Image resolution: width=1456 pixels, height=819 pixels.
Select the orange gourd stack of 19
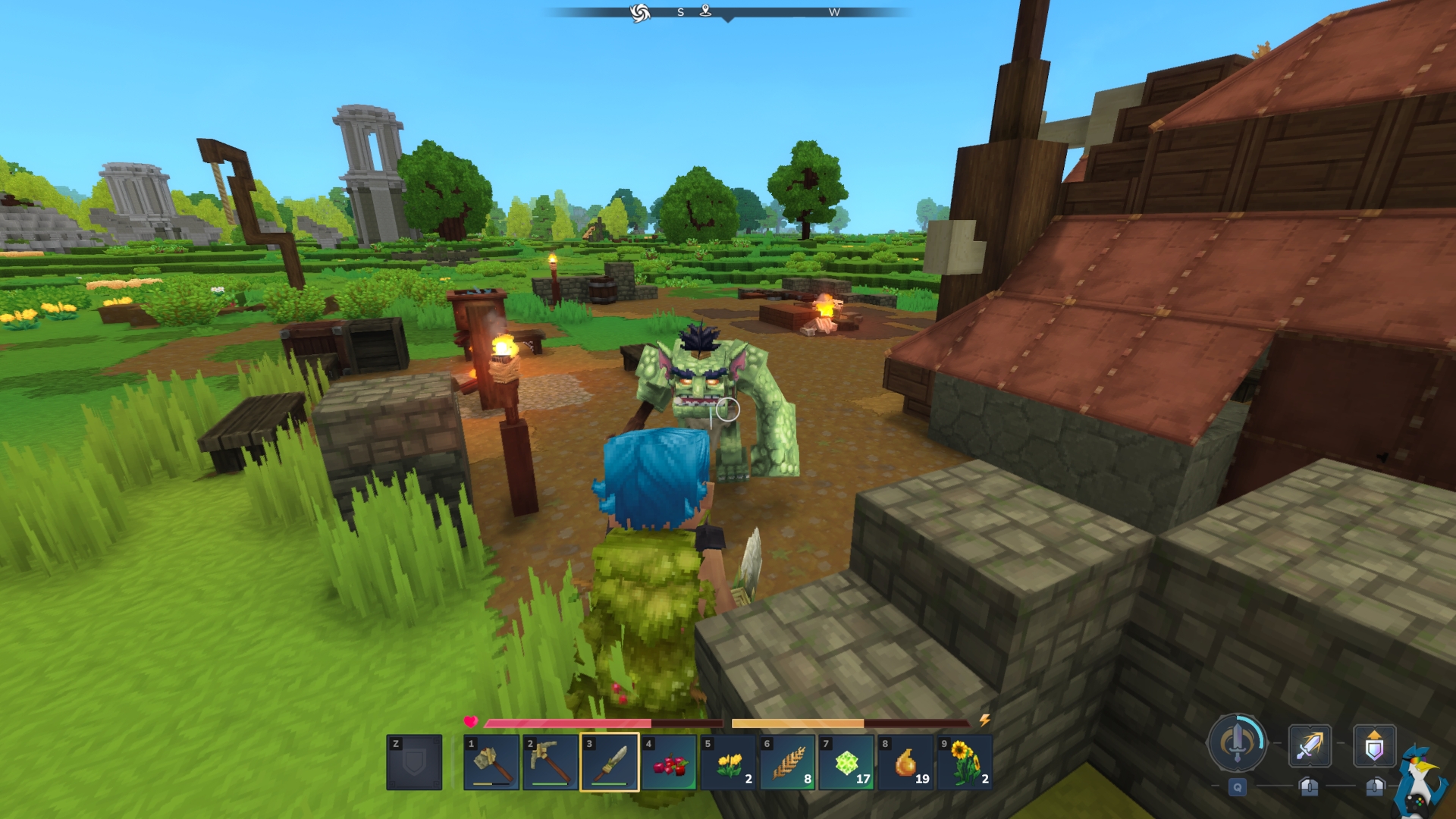point(905,763)
